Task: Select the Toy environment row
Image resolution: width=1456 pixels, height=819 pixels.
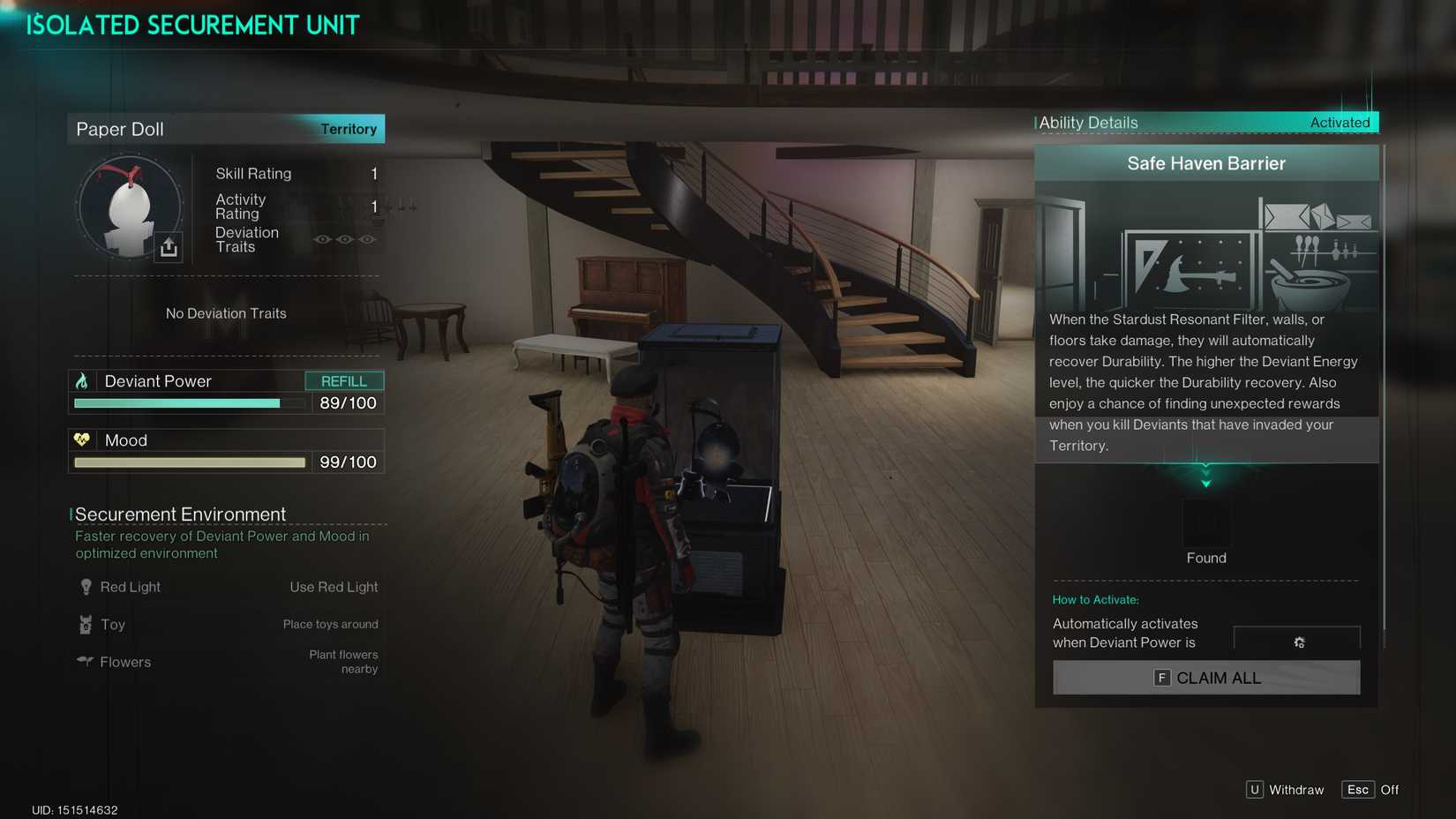Action: click(x=227, y=625)
